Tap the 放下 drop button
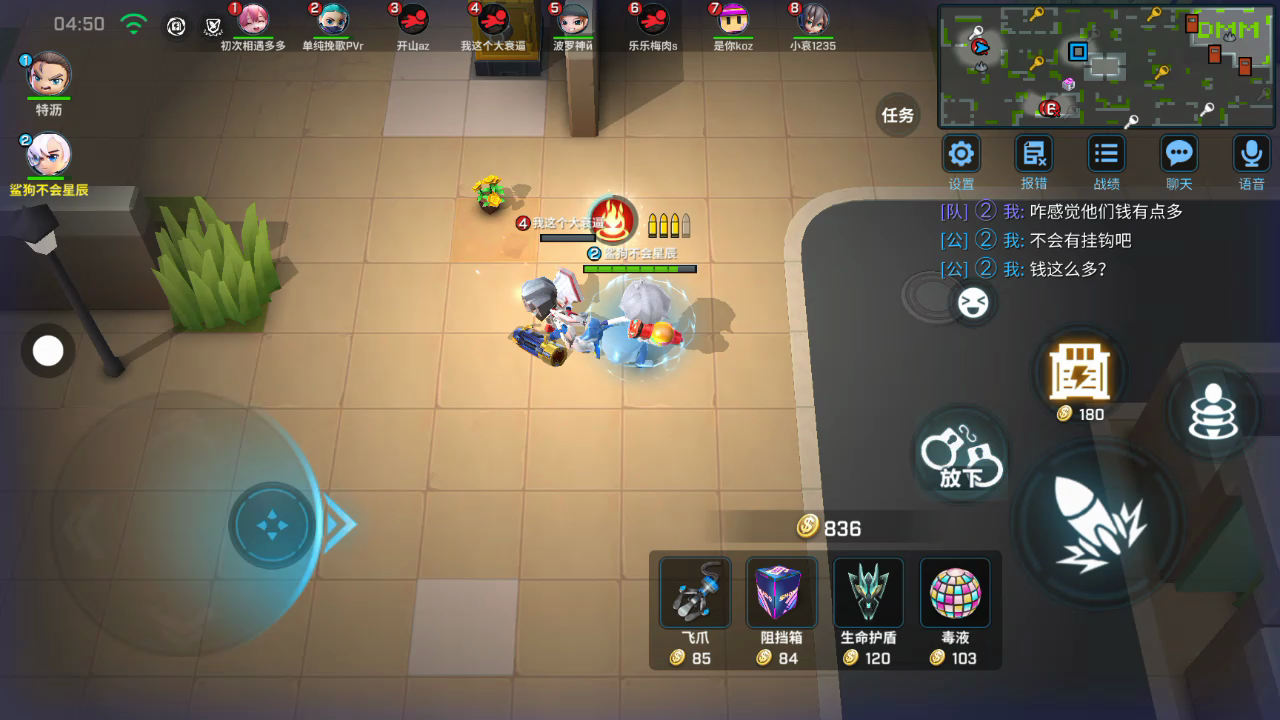The height and width of the screenshot is (720, 1280). 961,456
